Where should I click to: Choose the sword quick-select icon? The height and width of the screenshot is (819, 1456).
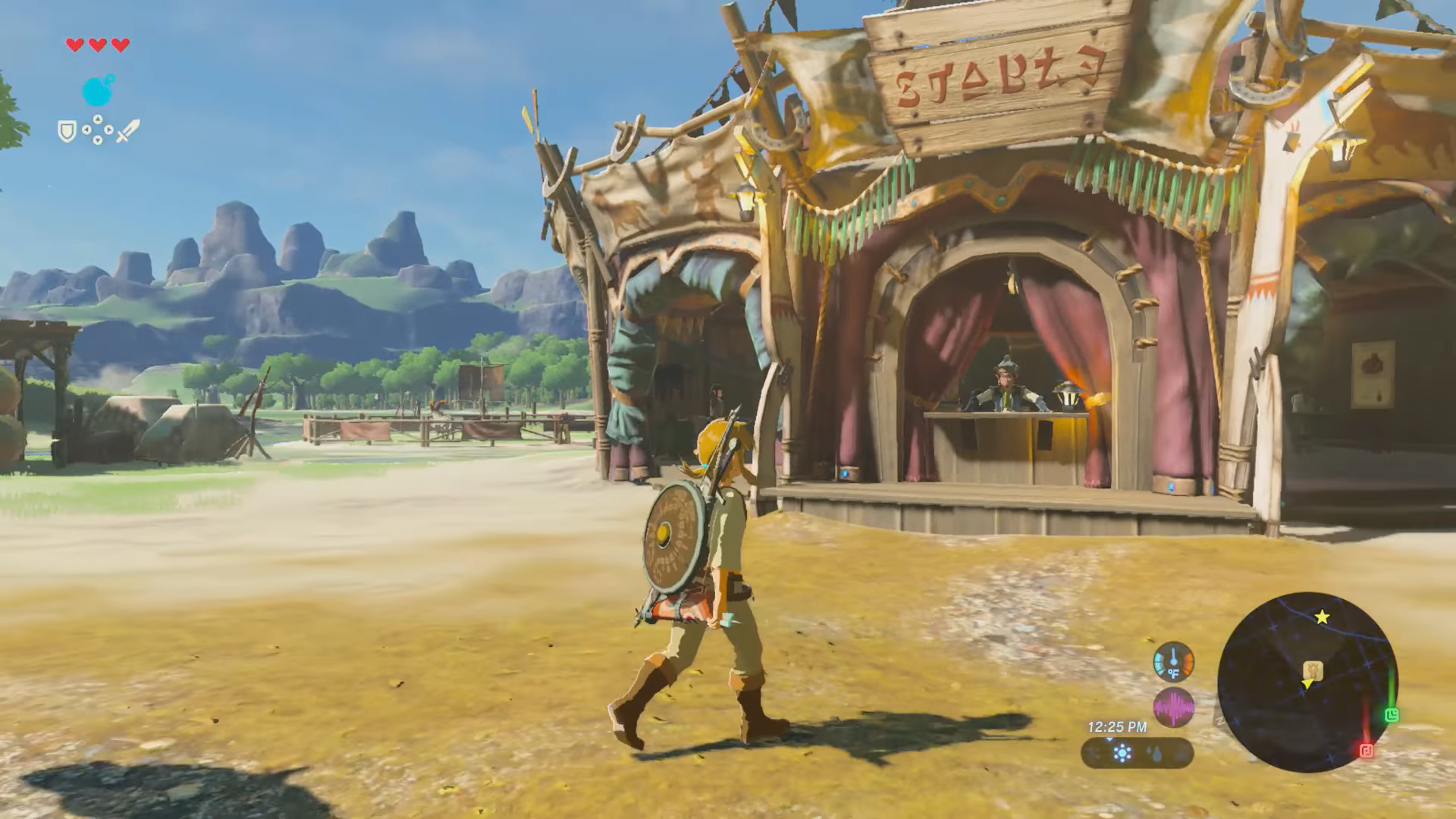[127, 130]
